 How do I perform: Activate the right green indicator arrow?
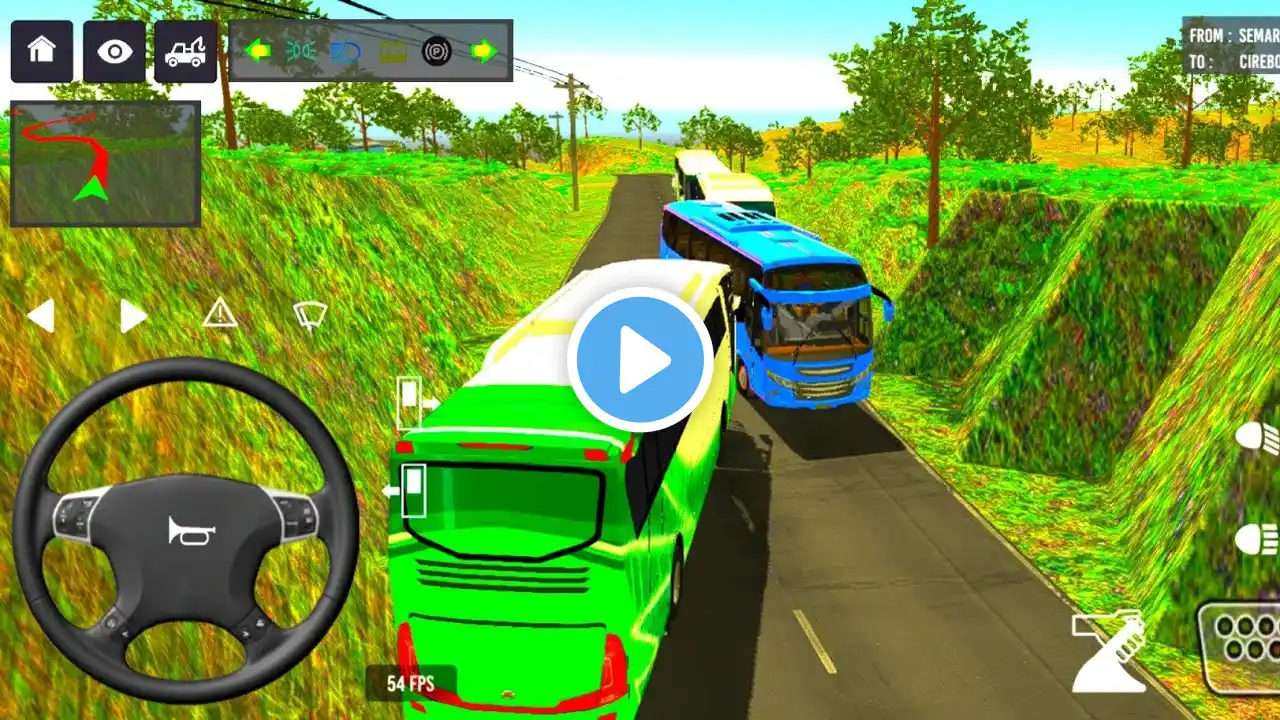pyautogui.click(x=484, y=50)
